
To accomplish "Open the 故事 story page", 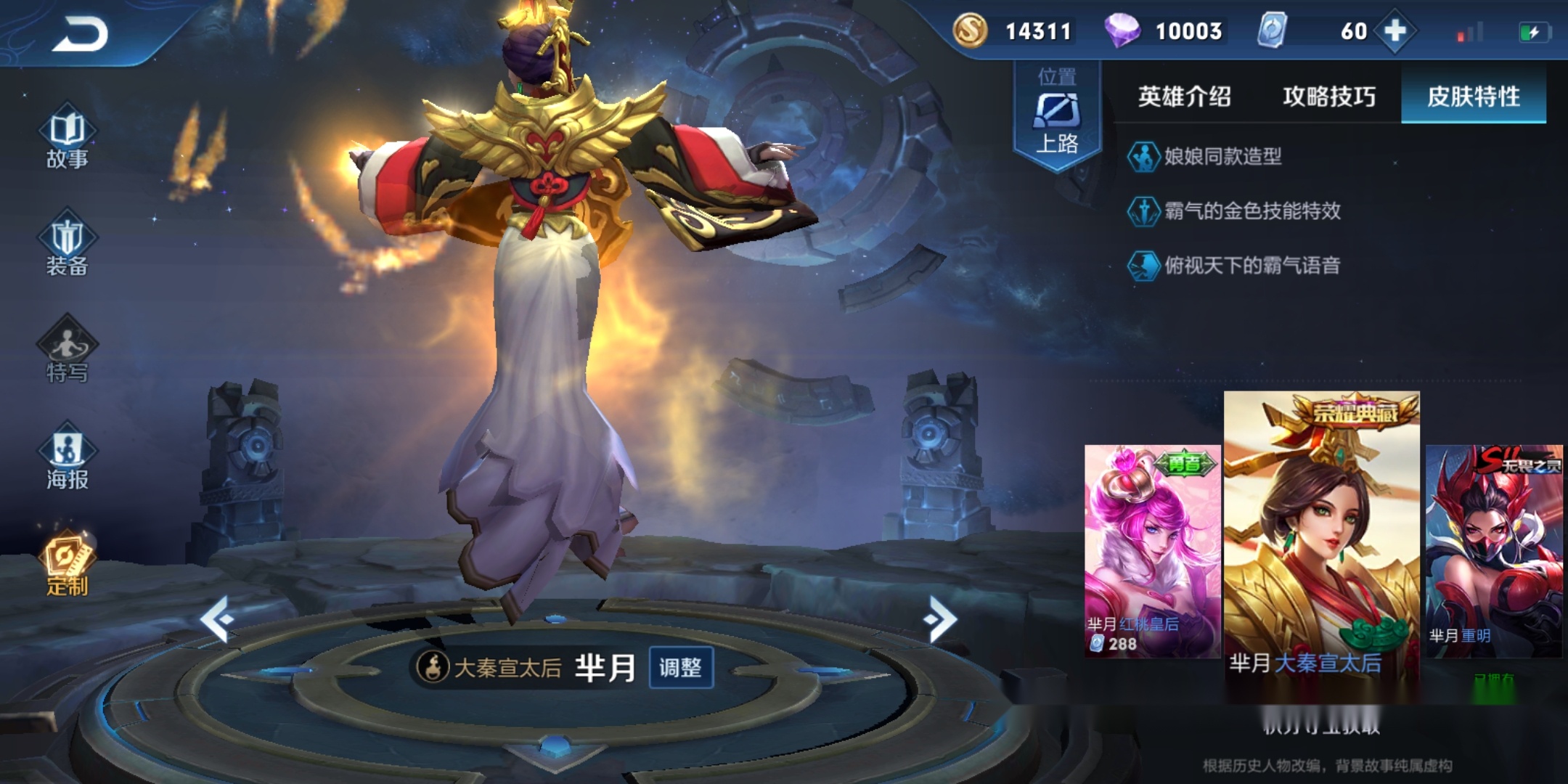I will [68, 139].
